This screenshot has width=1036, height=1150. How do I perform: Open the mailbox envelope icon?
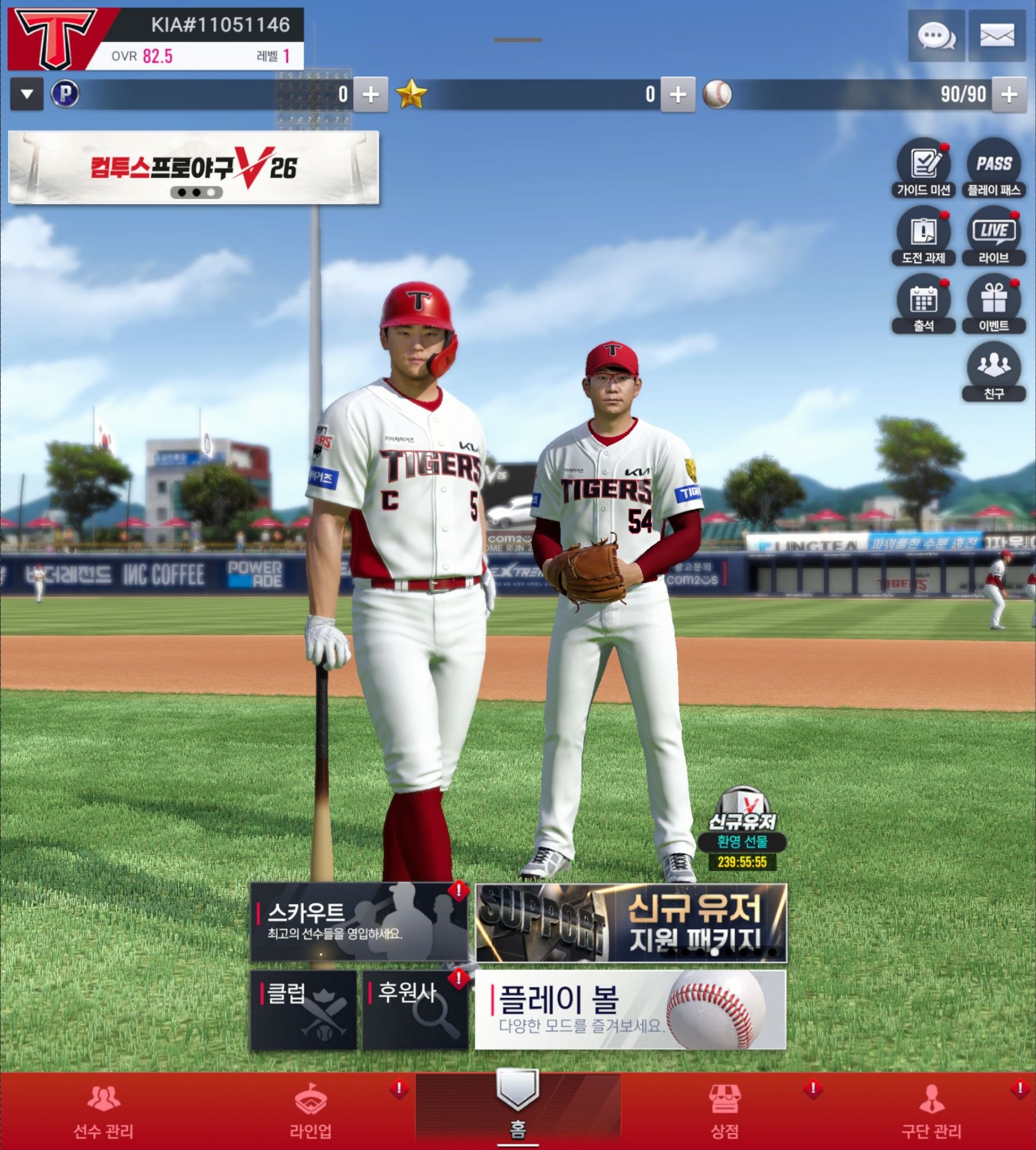pyautogui.click(x=997, y=36)
